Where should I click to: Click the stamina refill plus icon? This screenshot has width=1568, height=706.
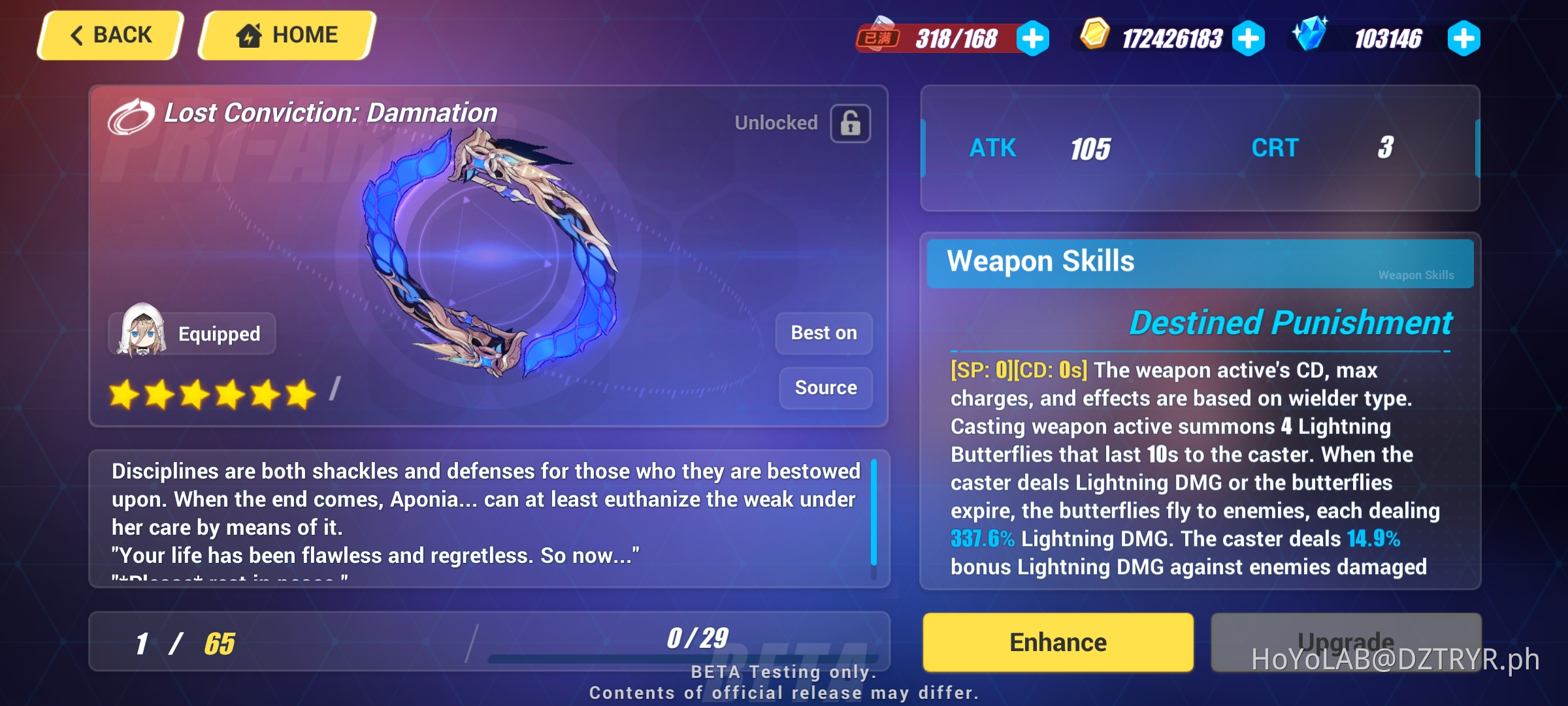click(x=1033, y=39)
